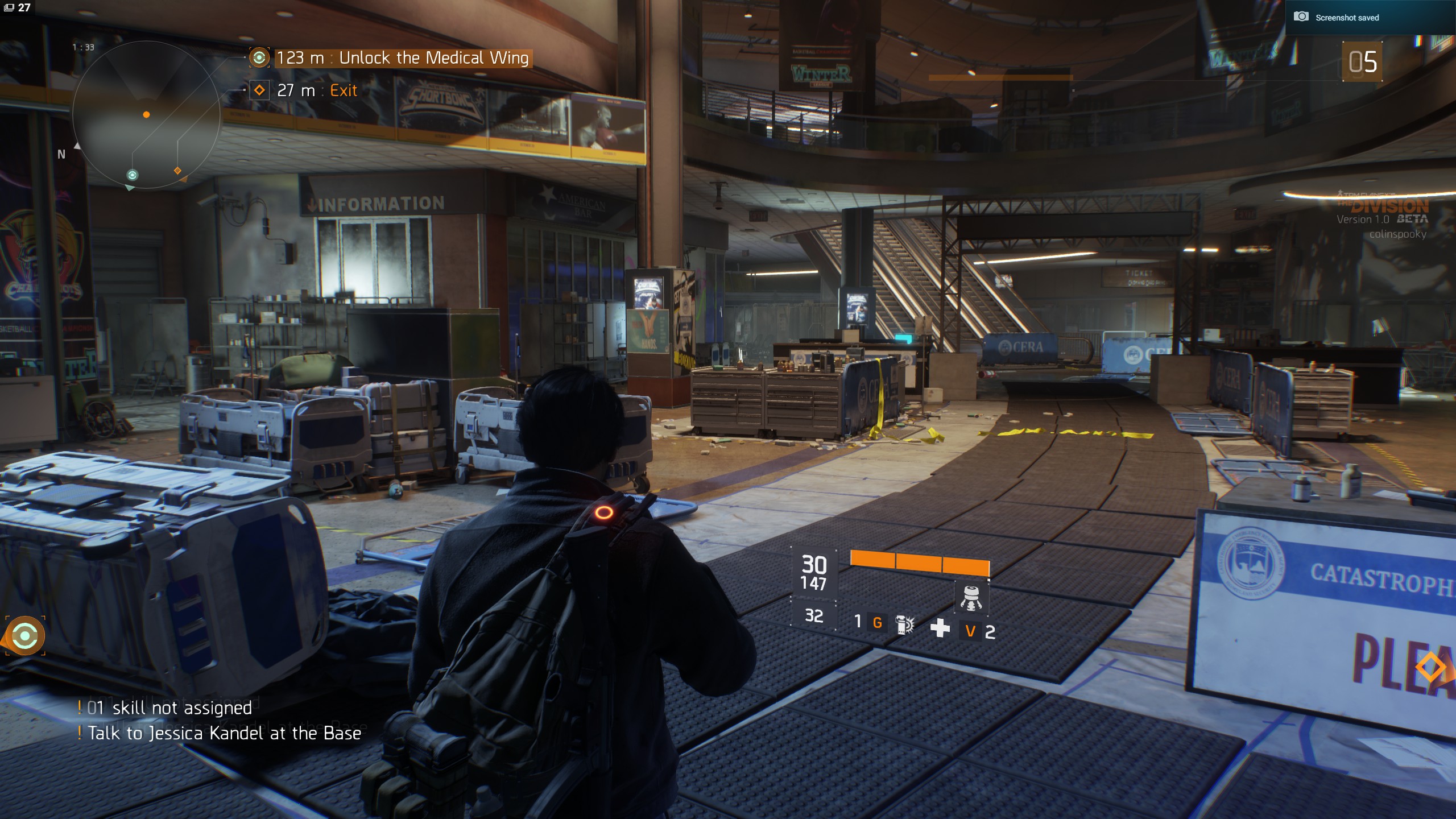Use the flashbang grenade icon
The height and width of the screenshot is (819, 1456).
tap(904, 624)
